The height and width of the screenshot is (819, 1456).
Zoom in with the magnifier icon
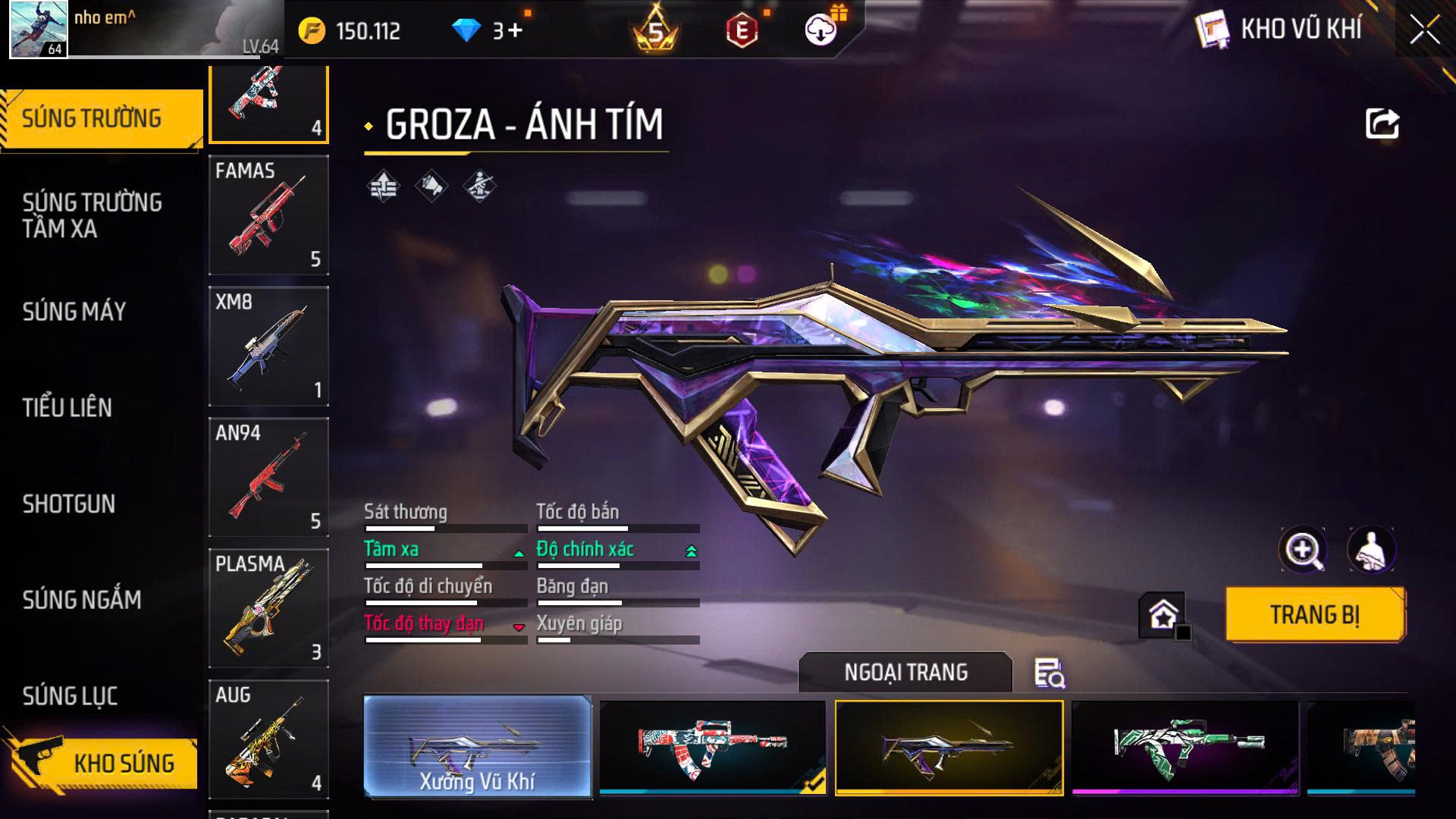1302,550
